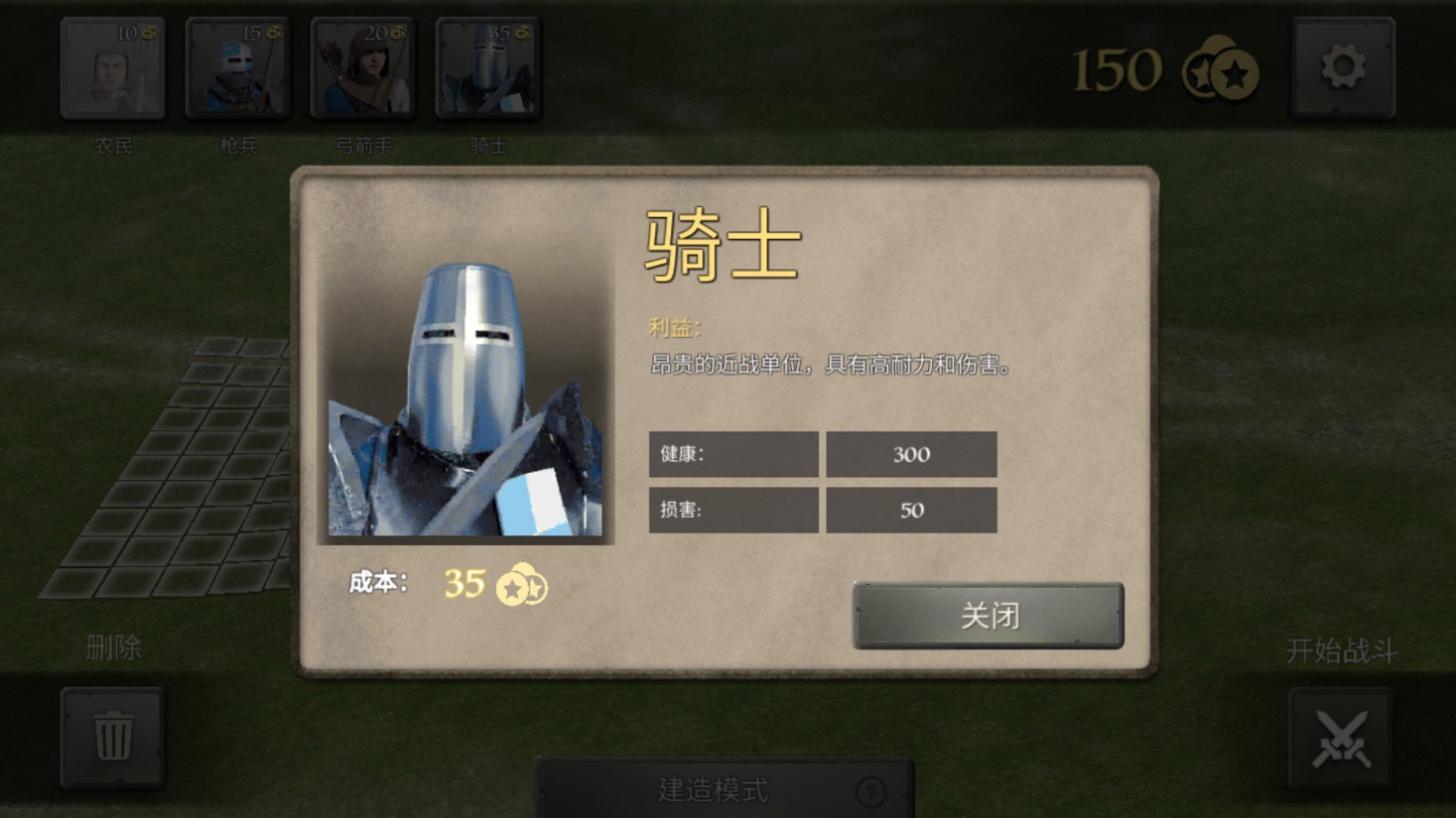Click the crossed swords battle icon
The image size is (1456, 818).
[x=1342, y=737]
